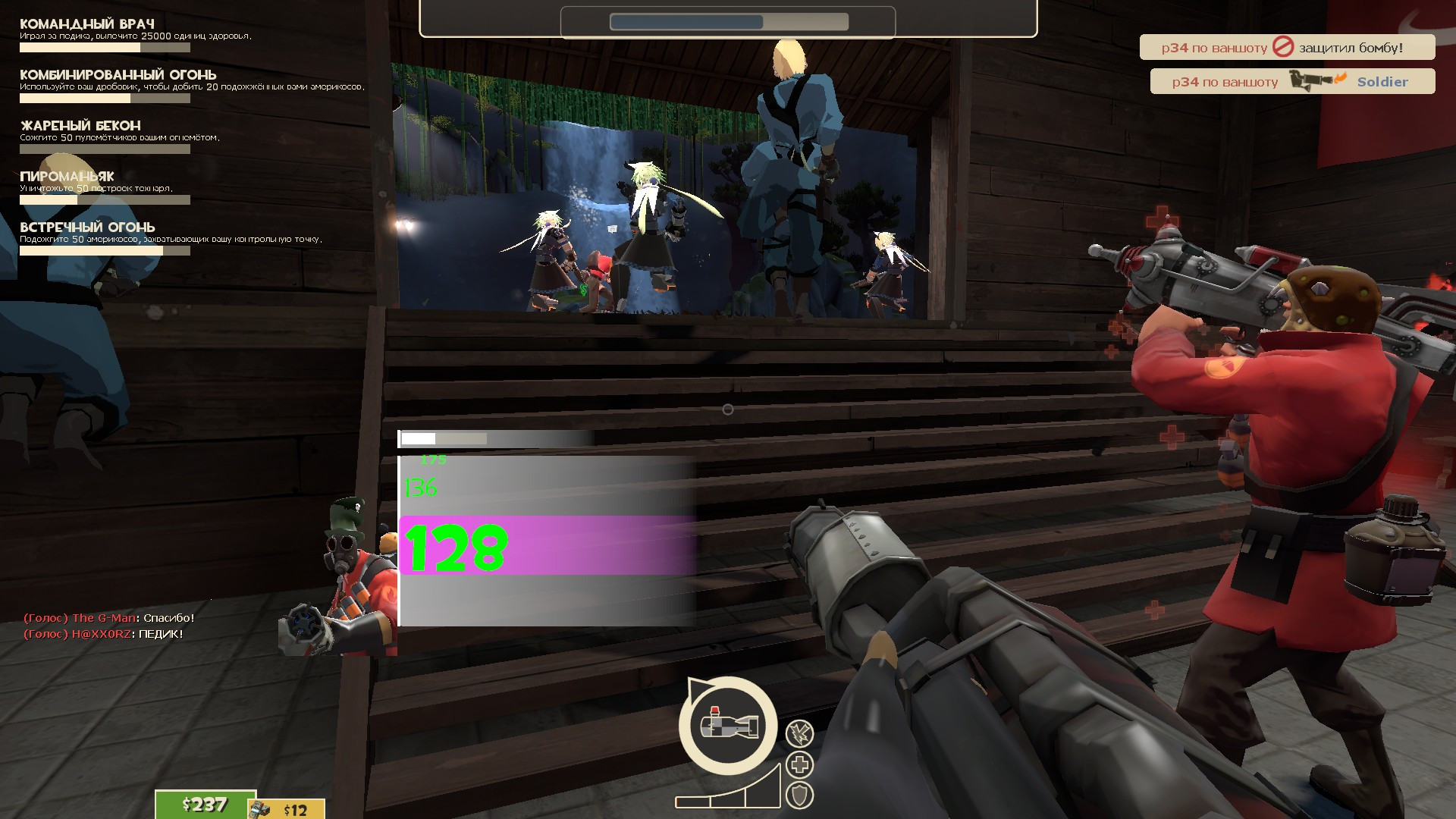Toggle the ЖАРЕНЫЙ БЕКОН achievement tracker entry
Screen dimensions: 1456x819
point(80,124)
